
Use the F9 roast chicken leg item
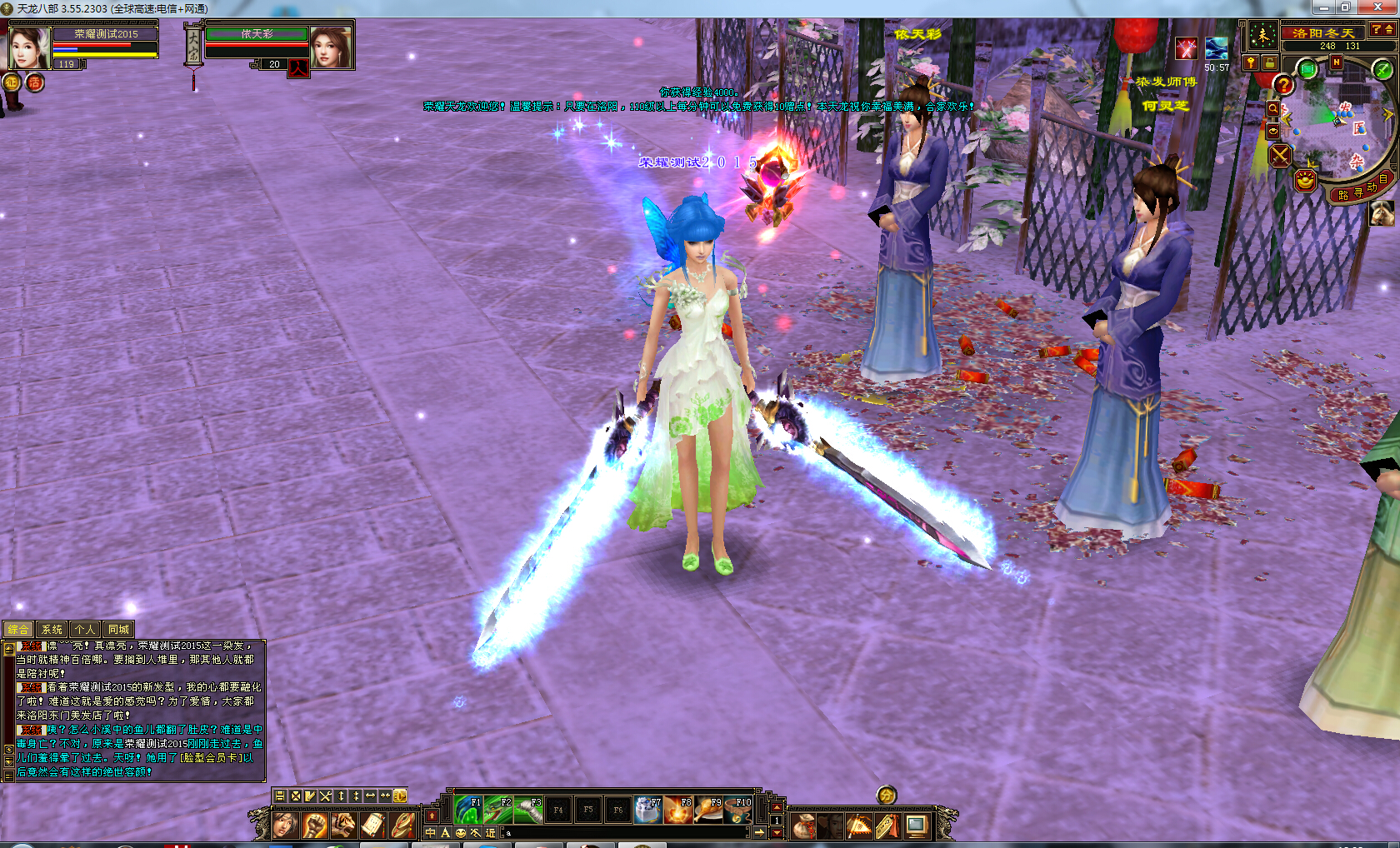[x=708, y=810]
